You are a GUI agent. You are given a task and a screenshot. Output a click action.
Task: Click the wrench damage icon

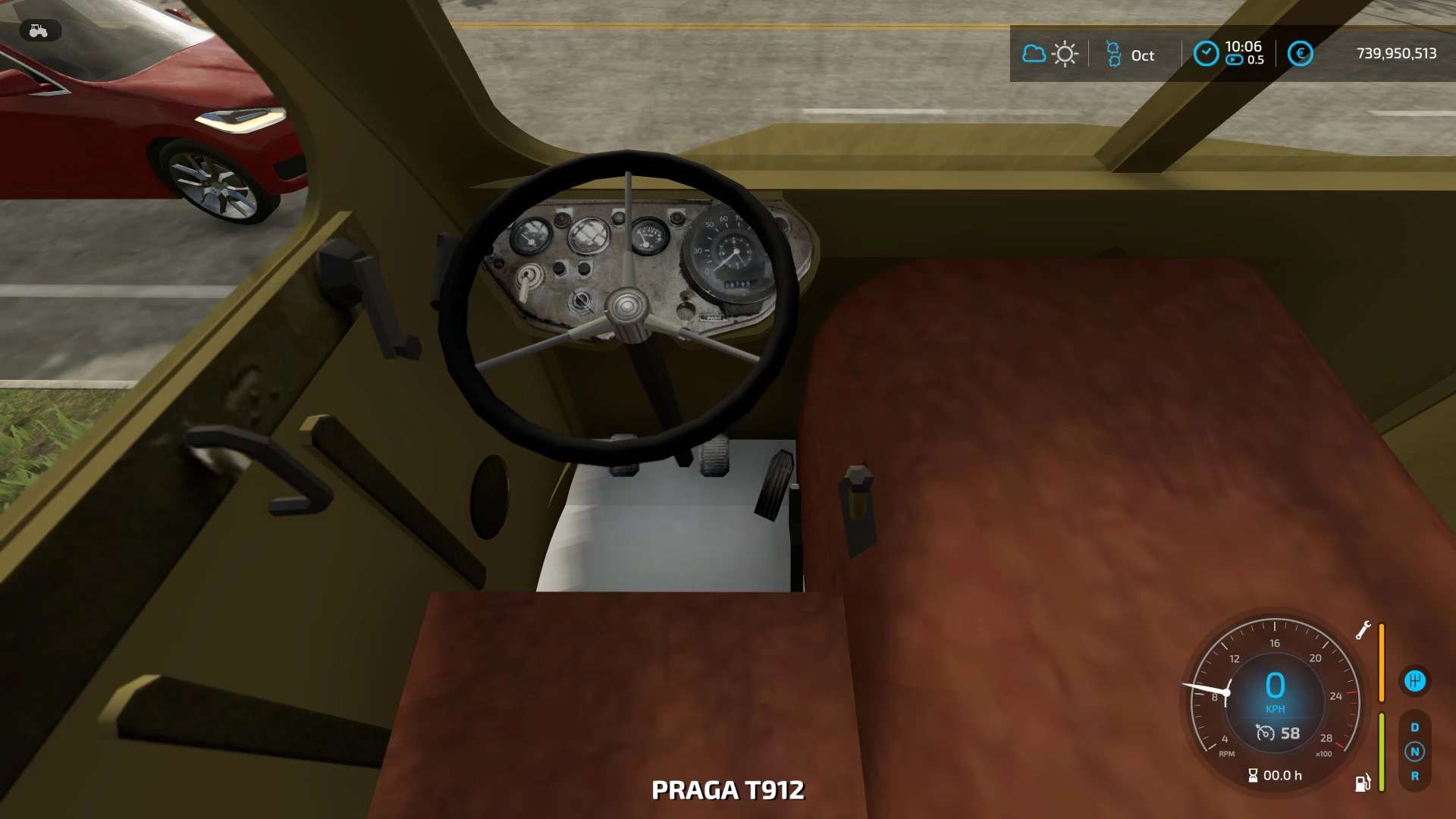click(x=1363, y=630)
